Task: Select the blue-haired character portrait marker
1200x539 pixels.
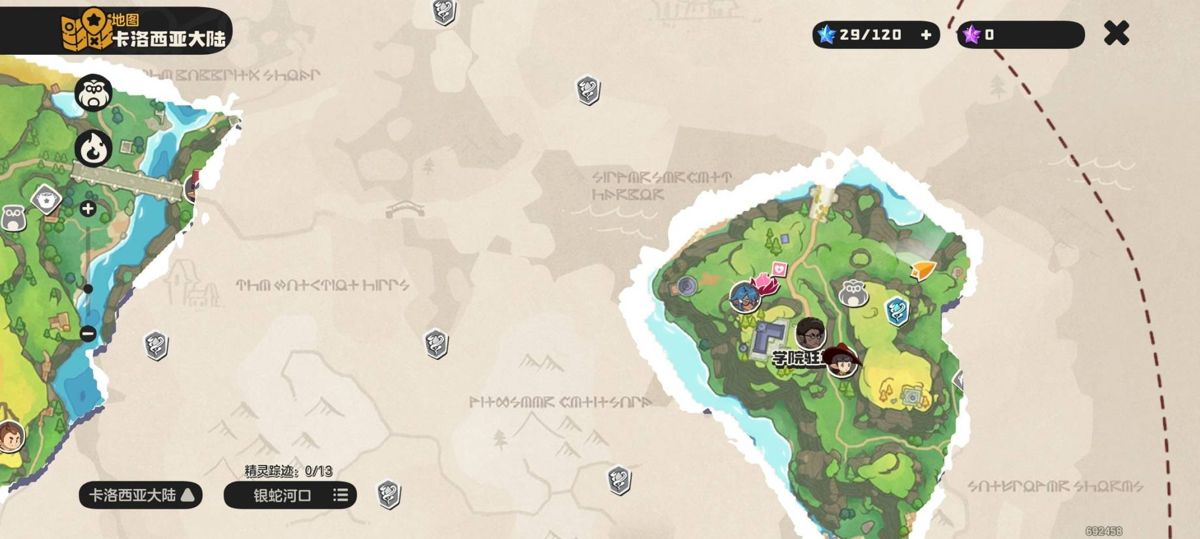Action: 744,296
